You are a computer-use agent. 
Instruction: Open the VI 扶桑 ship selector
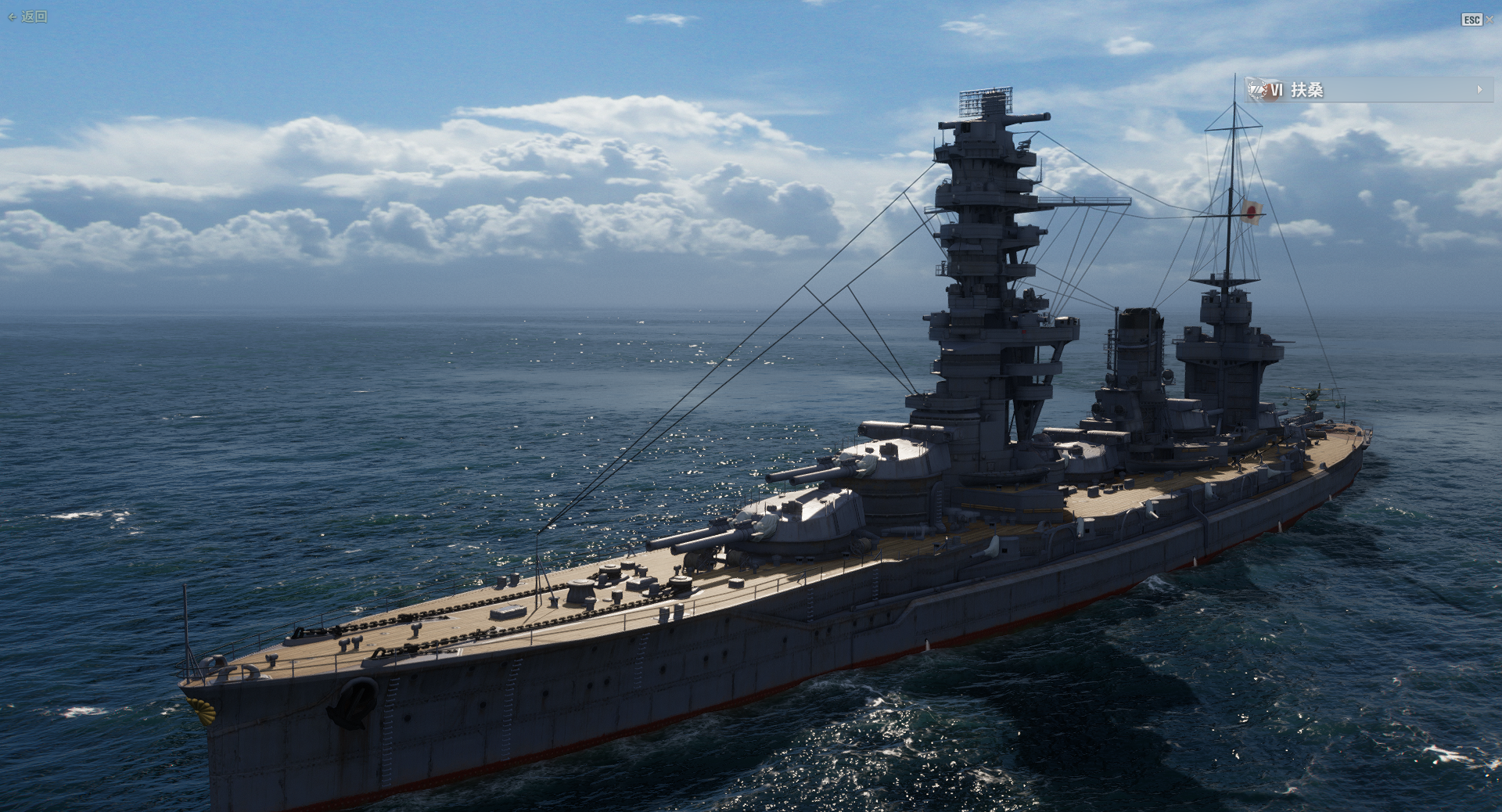tap(1366, 90)
